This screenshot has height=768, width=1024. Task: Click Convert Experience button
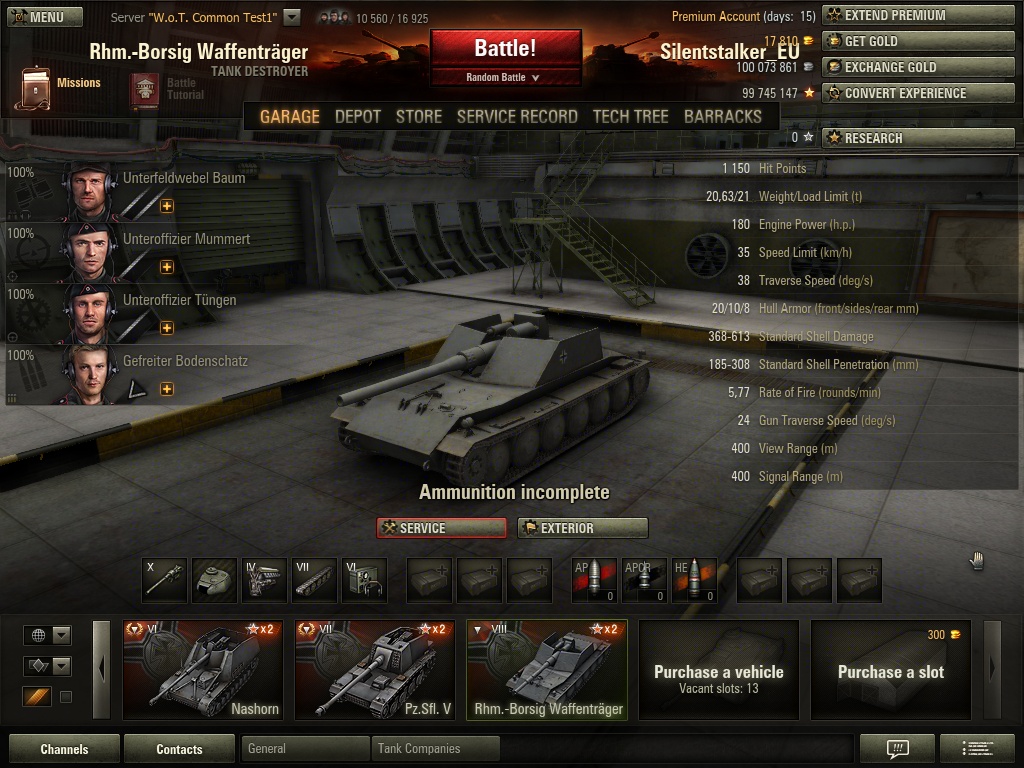pyautogui.click(x=918, y=93)
